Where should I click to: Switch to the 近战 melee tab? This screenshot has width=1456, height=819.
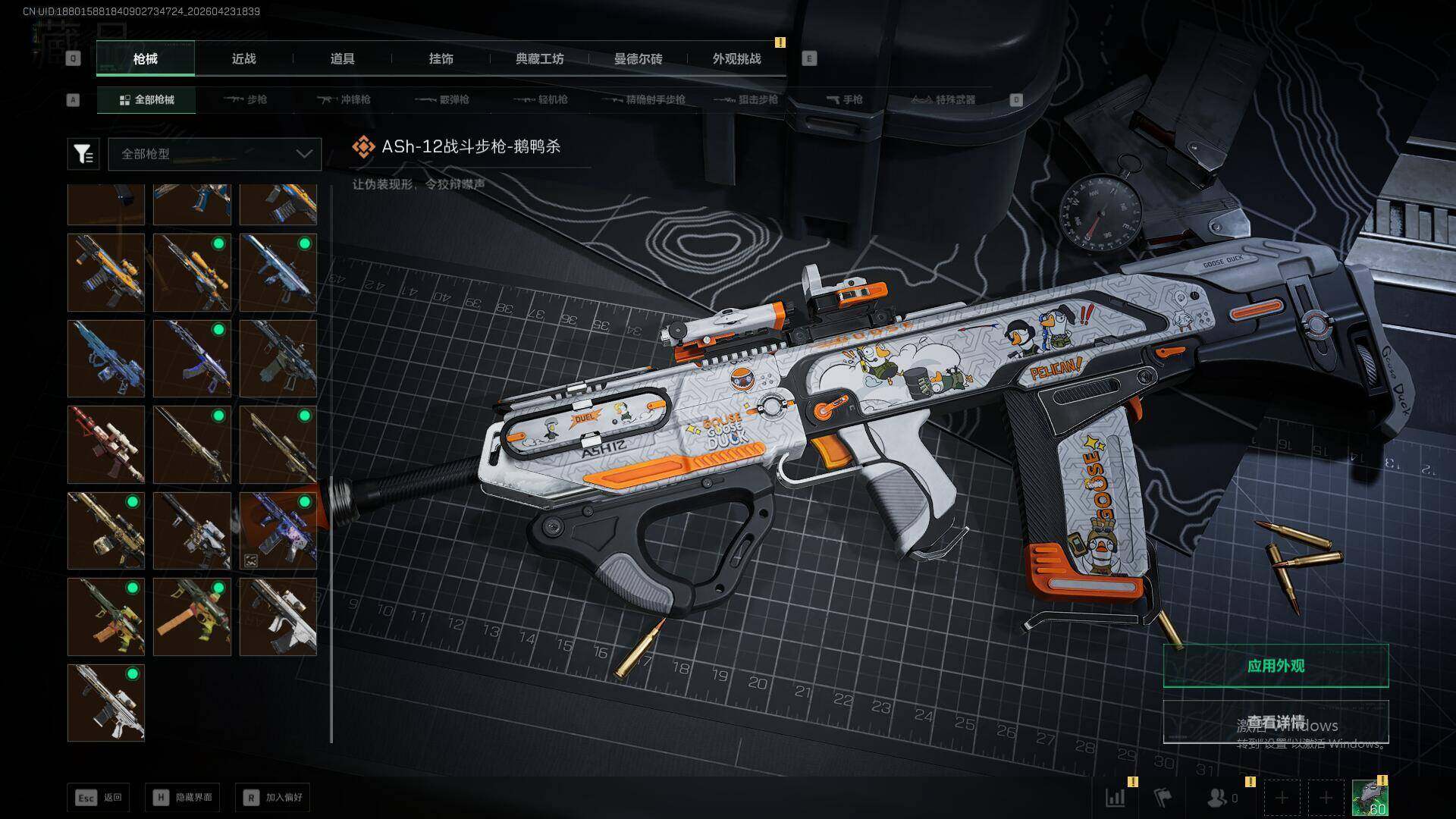243,59
